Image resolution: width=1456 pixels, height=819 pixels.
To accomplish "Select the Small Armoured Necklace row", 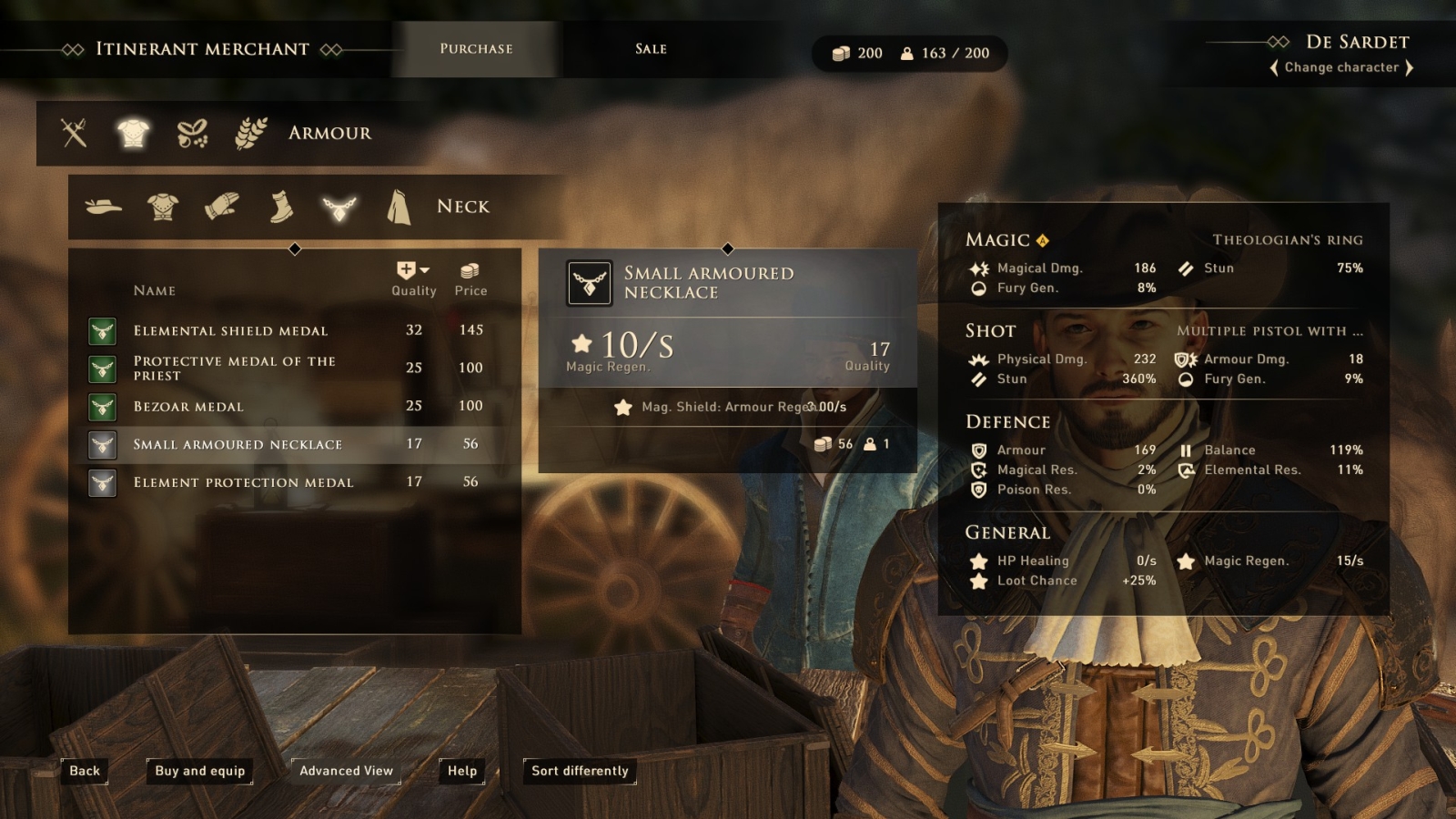I will (238, 445).
